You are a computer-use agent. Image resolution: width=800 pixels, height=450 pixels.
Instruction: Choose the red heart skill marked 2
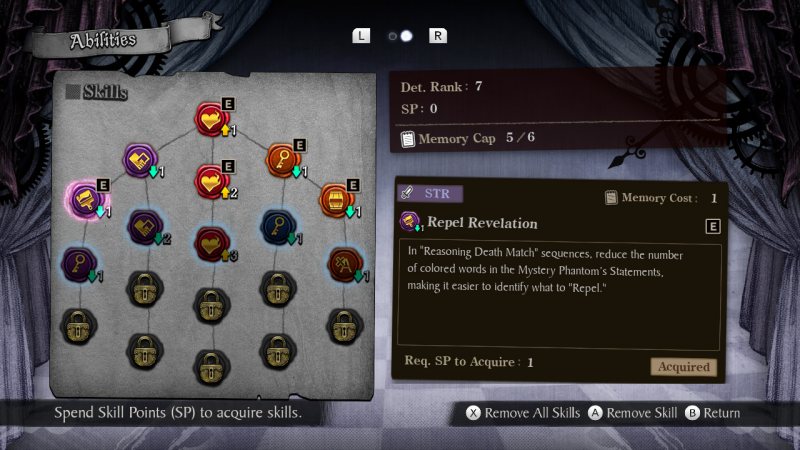(211, 181)
